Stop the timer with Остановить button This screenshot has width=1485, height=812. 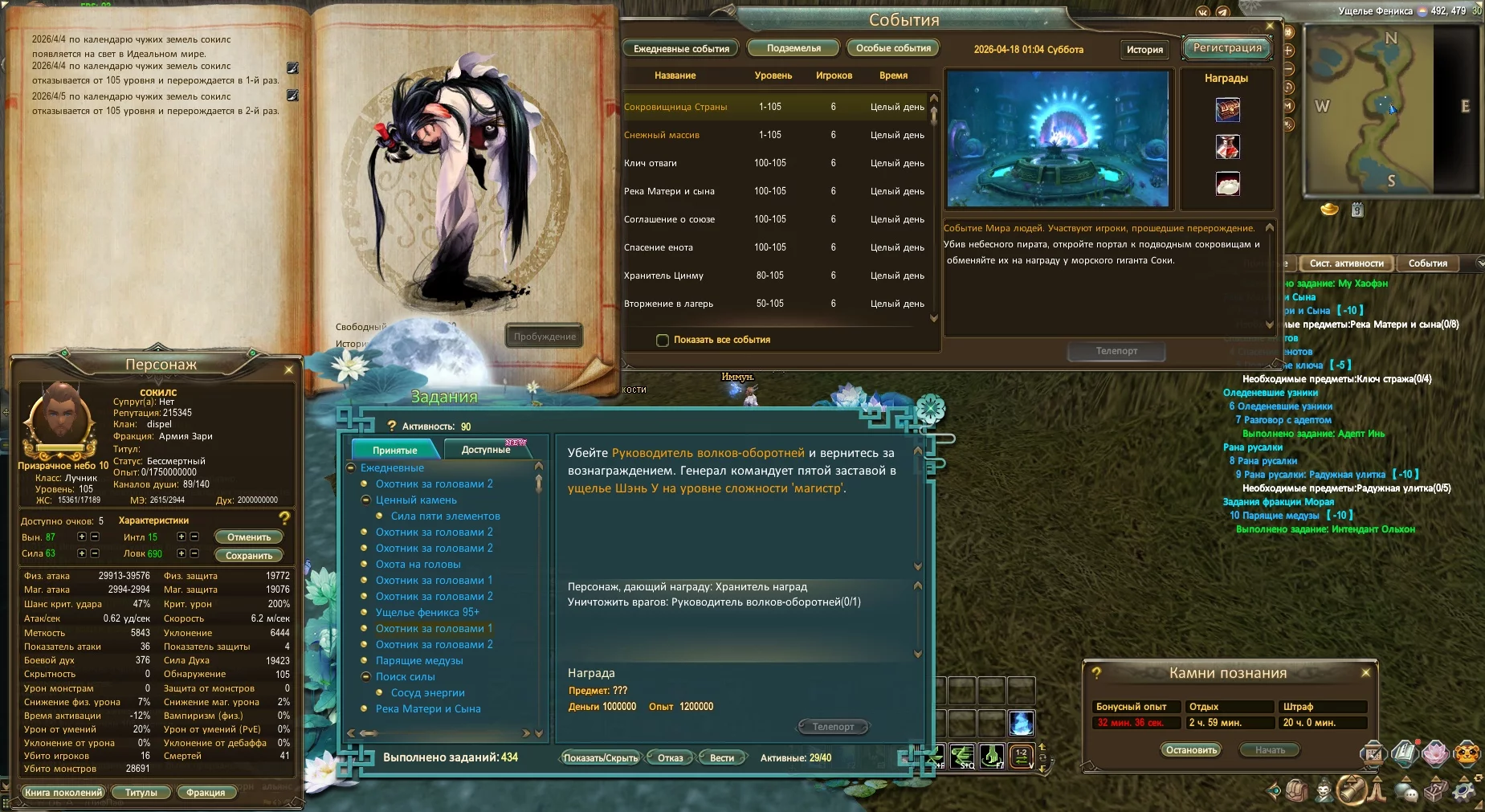pos(1190,749)
